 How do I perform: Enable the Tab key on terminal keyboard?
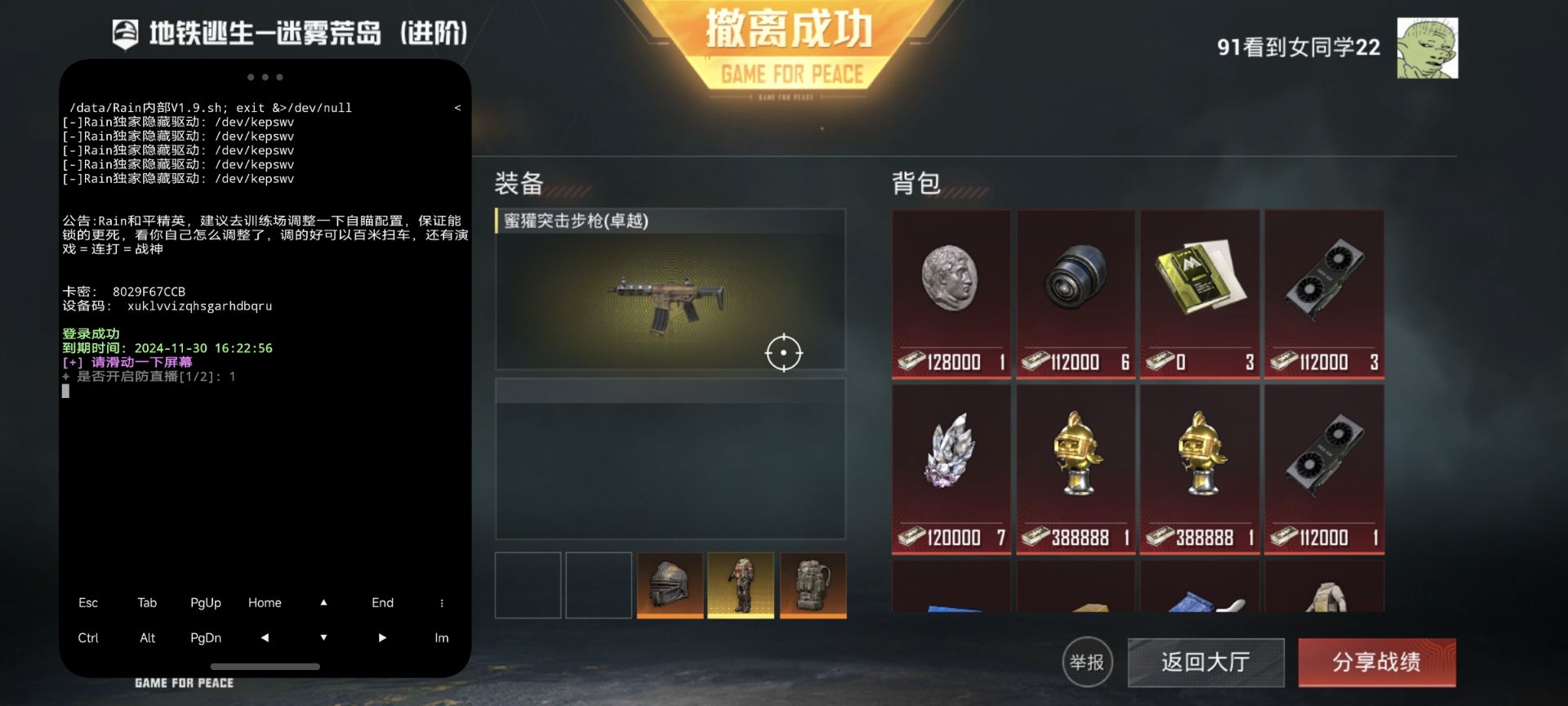(x=147, y=602)
